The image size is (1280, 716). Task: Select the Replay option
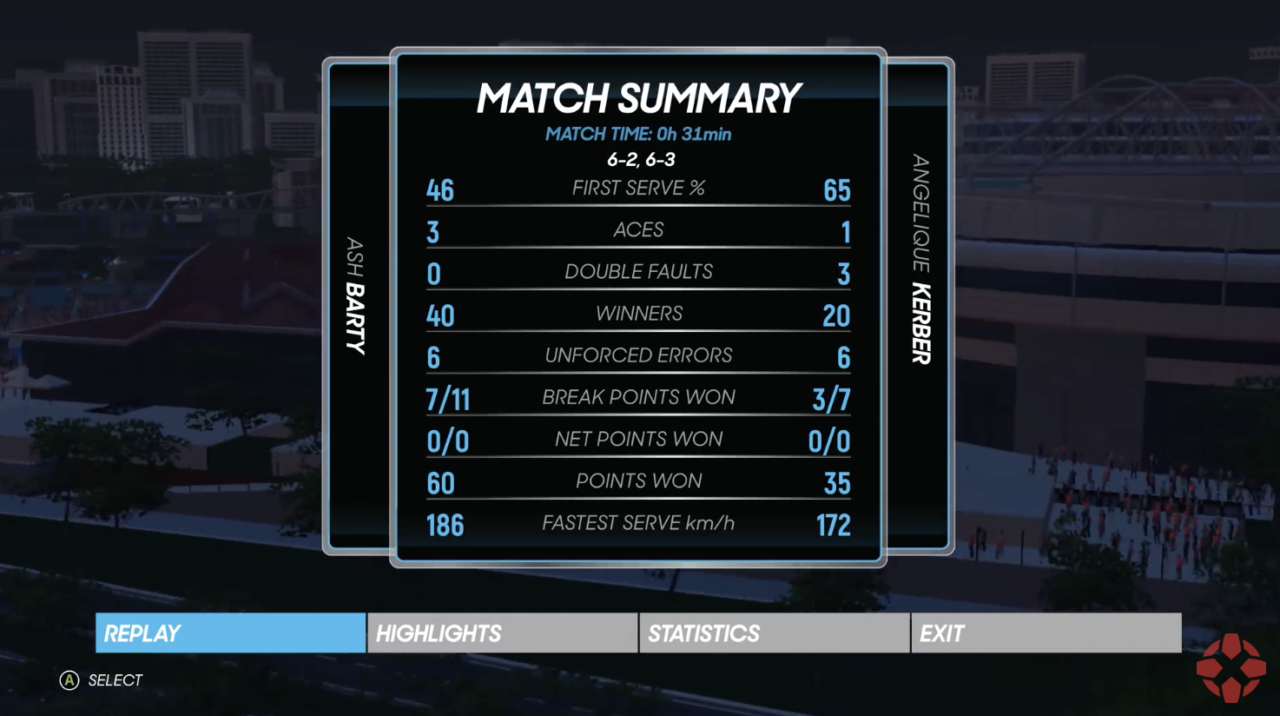click(231, 633)
